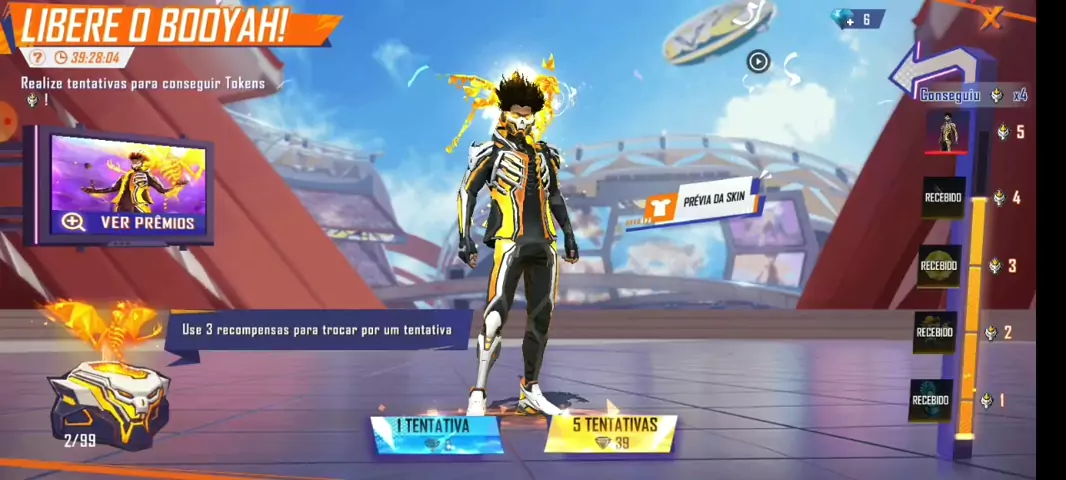The width and height of the screenshot is (1066, 480).
Task: Select the 5-token skeleton outfit reward
Action: (946, 132)
